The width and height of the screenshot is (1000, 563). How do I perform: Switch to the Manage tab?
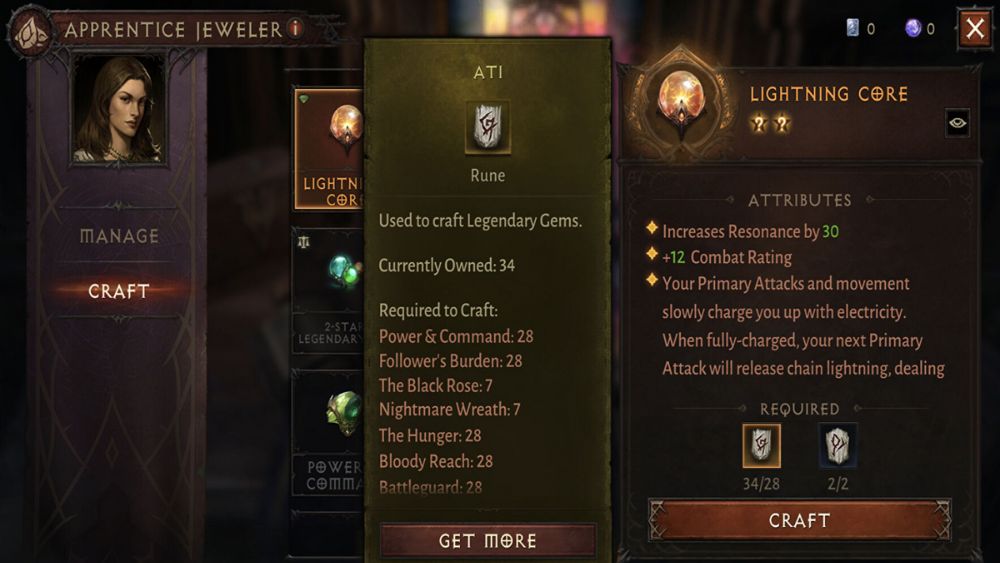pyautogui.click(x=119, y=236)
